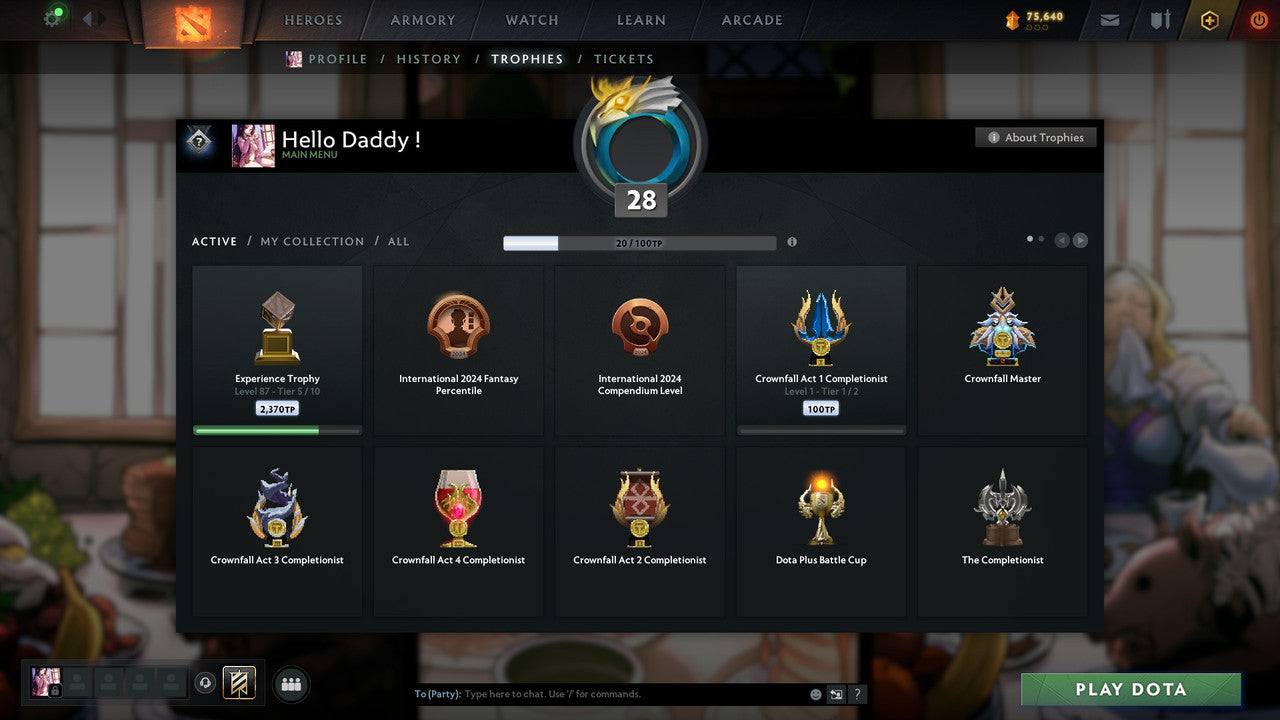Screen dimensions: 1280x720
Task: Open the chat channel selector near the input
Action: (835, 694)
